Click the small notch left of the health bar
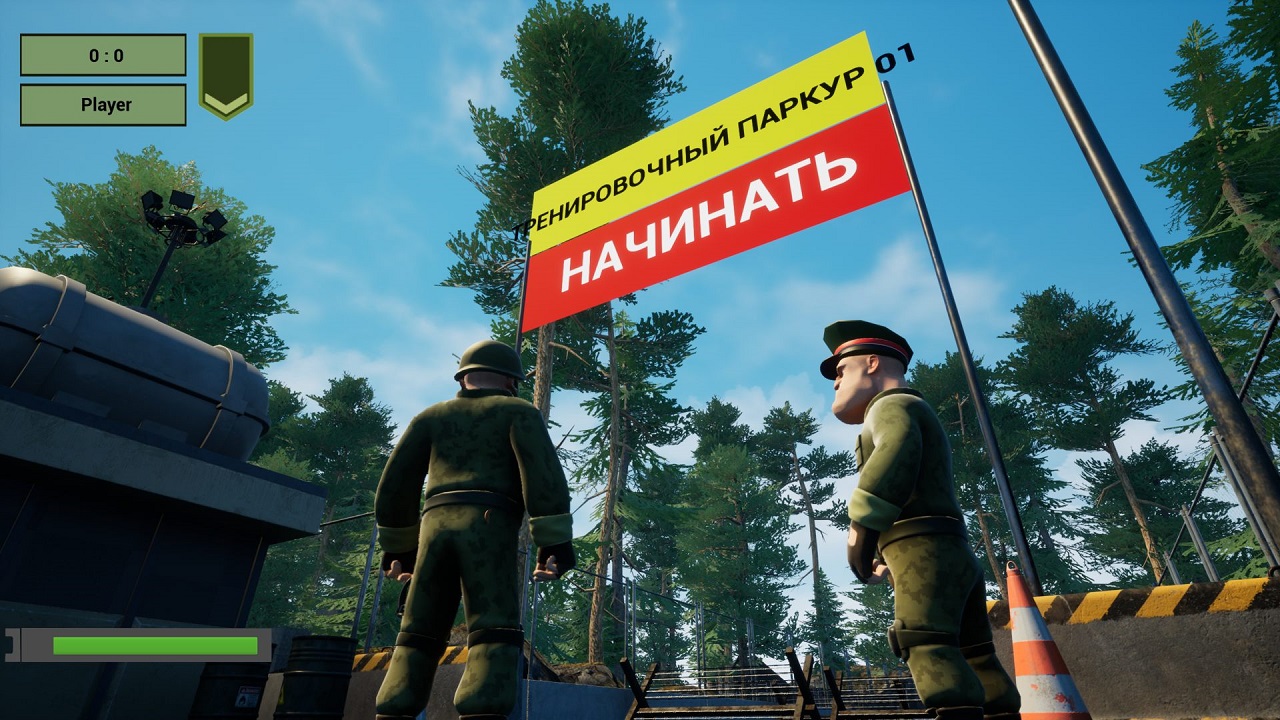1280x720 pixels. pyautogui.click(x=10, y=643)
